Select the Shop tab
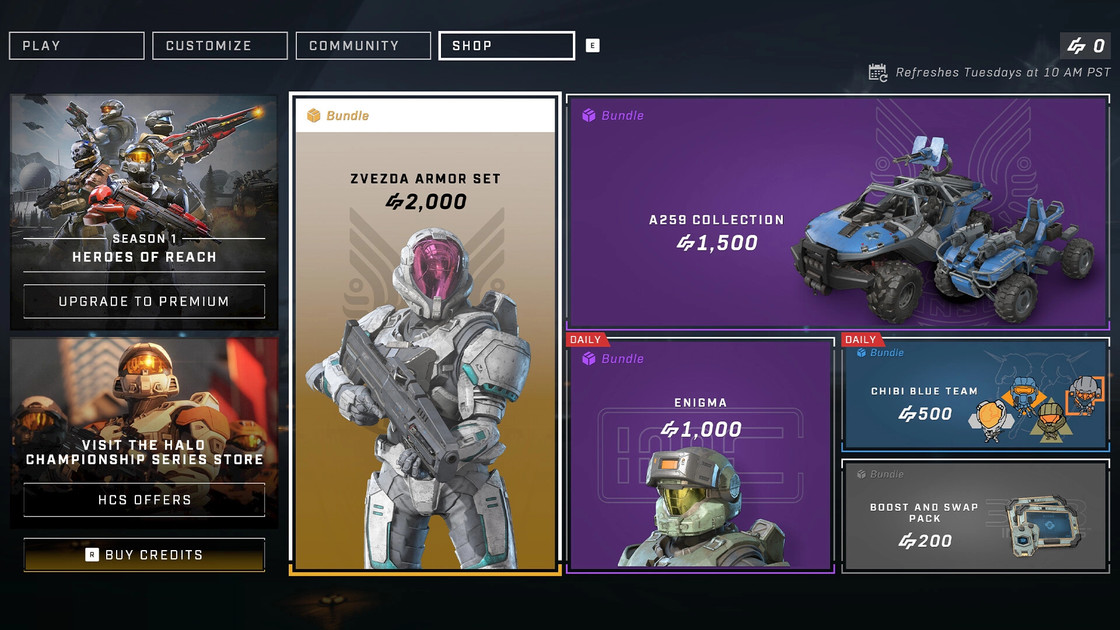1120x630 pixels. (x=506, y=46)
